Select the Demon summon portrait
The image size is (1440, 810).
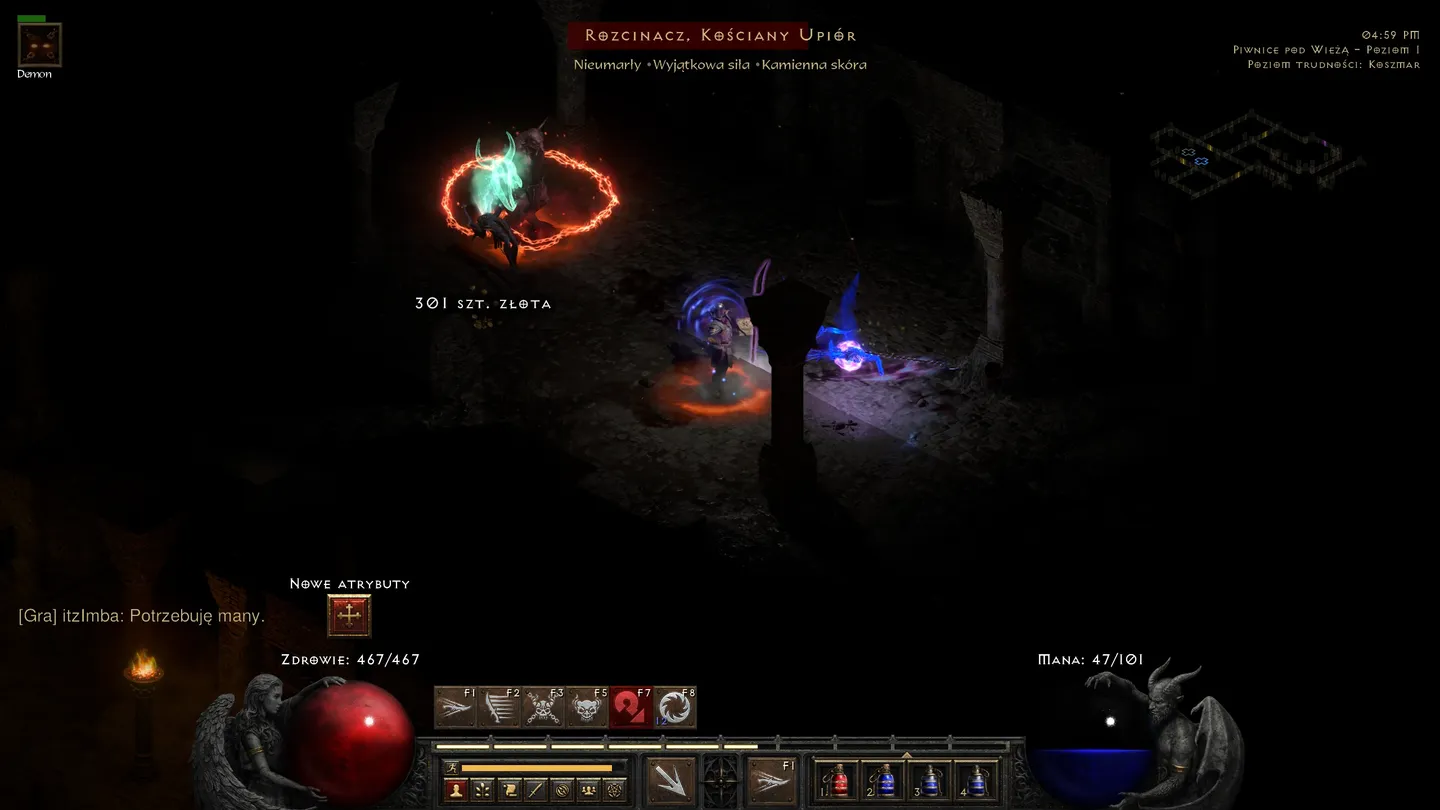tap(40, 45)
